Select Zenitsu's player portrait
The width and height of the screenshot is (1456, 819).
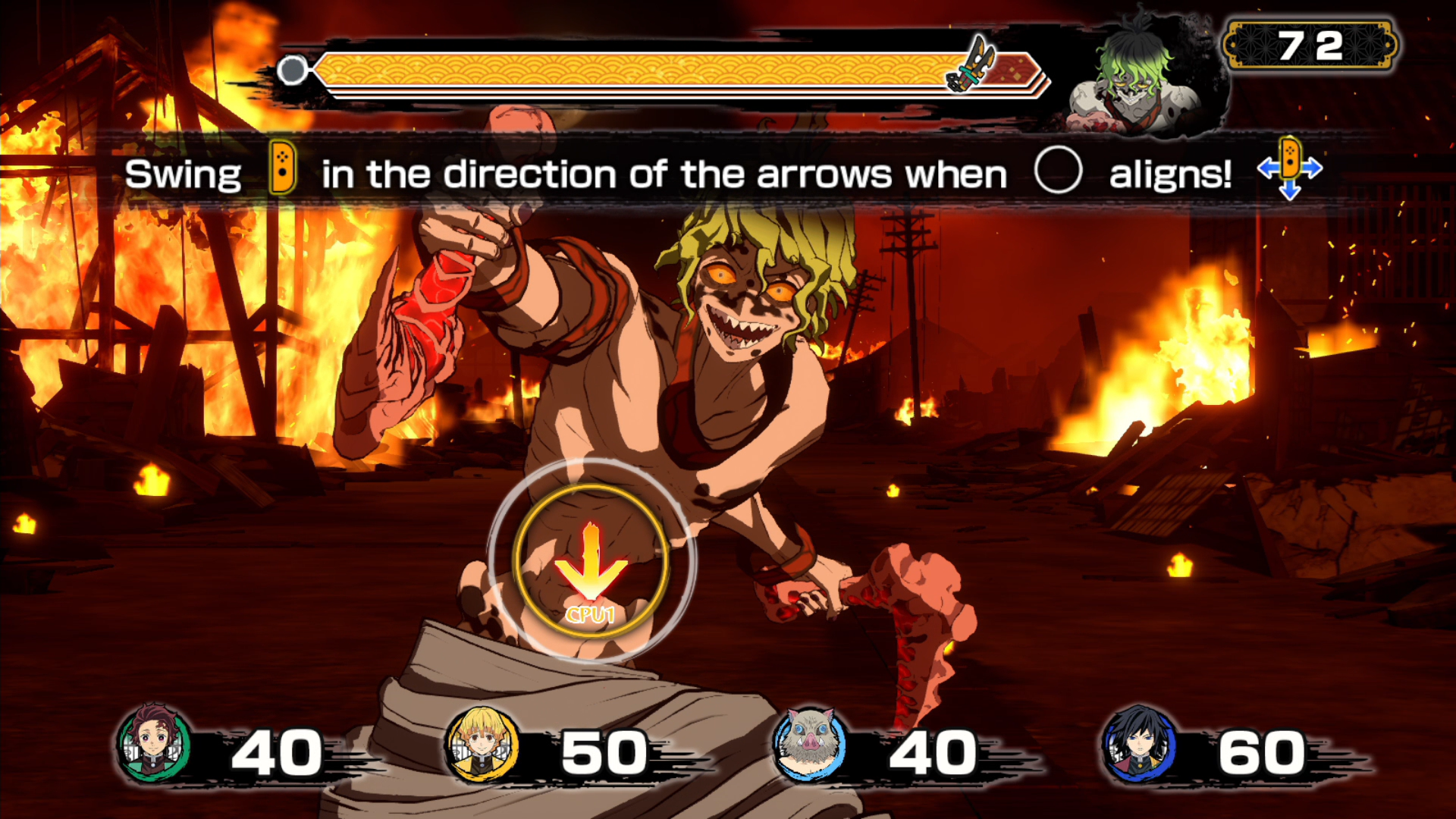[483, 744]
